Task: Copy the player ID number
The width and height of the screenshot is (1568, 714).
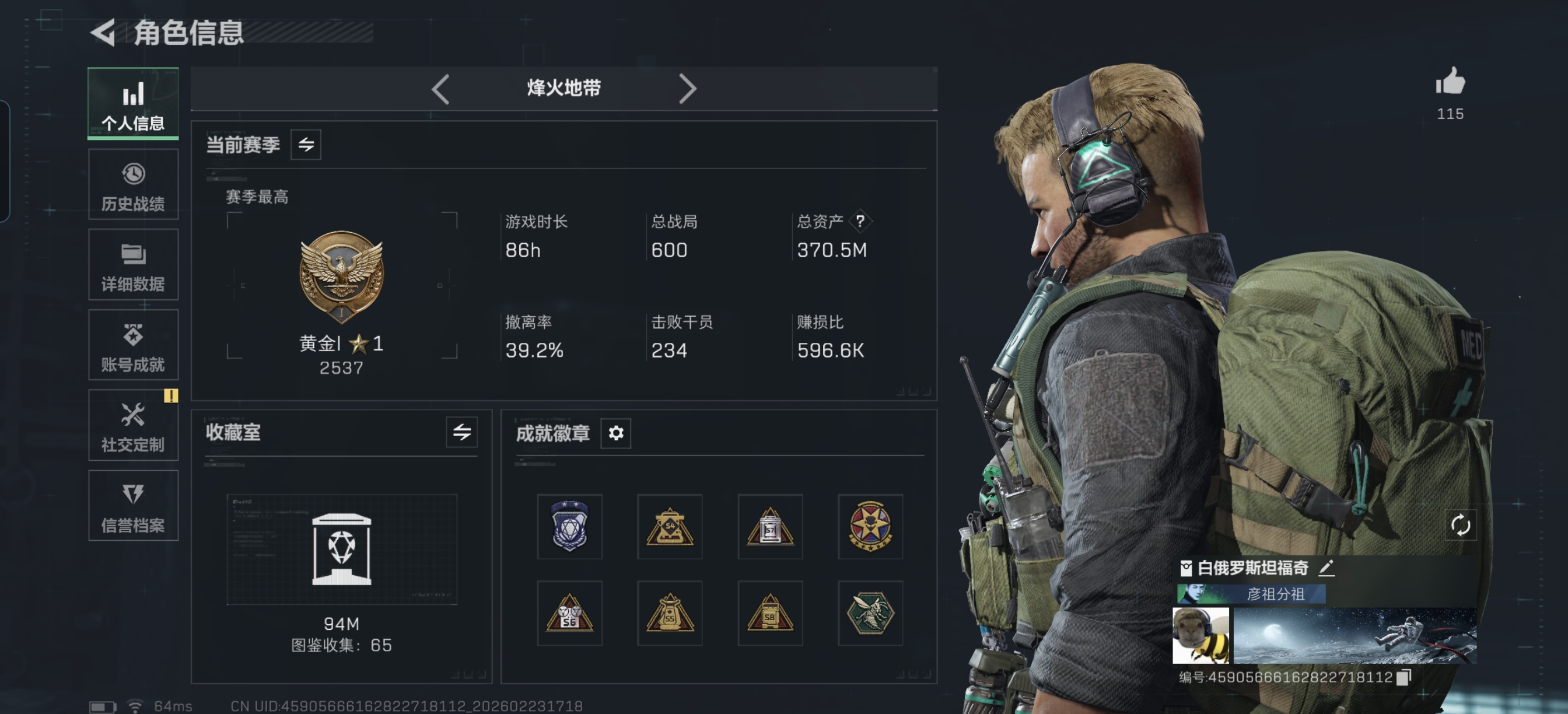Action: coord(1403,677)
